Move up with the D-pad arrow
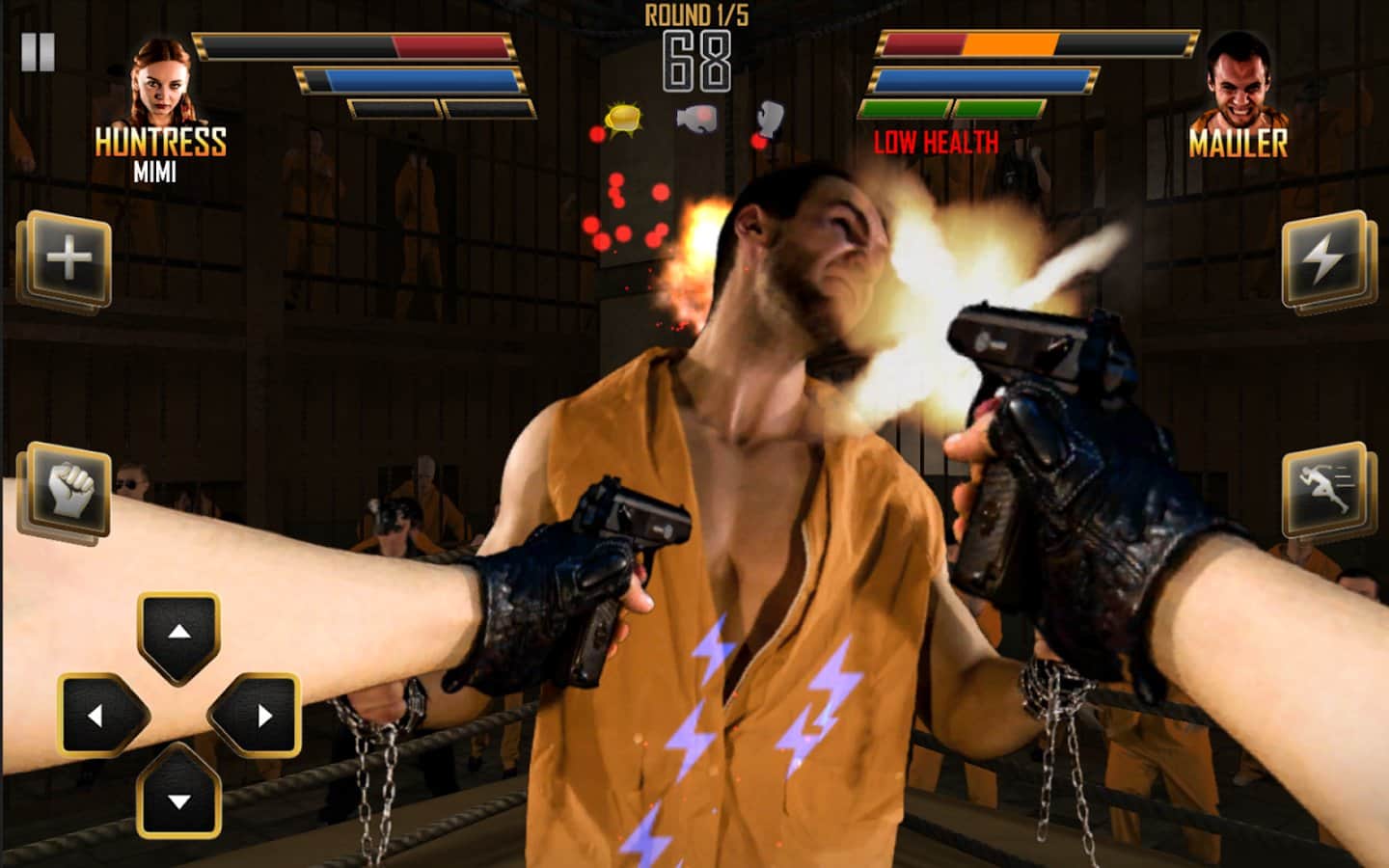The height and width of the screenshot is (868, 1389). pyautogui.click(x=179, y=634)
